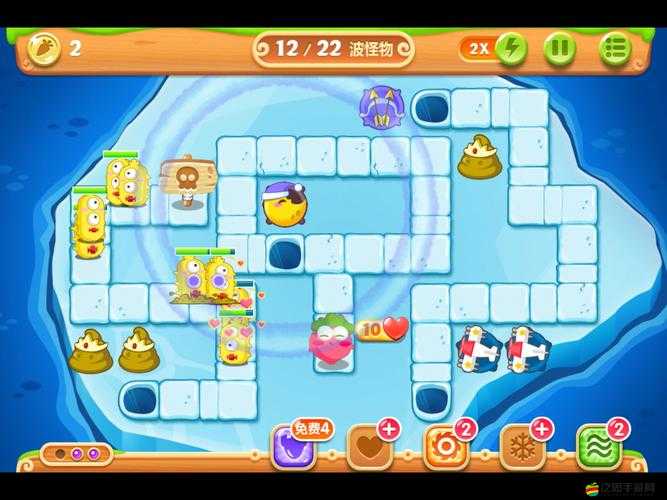Use the purple free power-up
This screenshot has height=500, width=667.
(x=293, y=447)
